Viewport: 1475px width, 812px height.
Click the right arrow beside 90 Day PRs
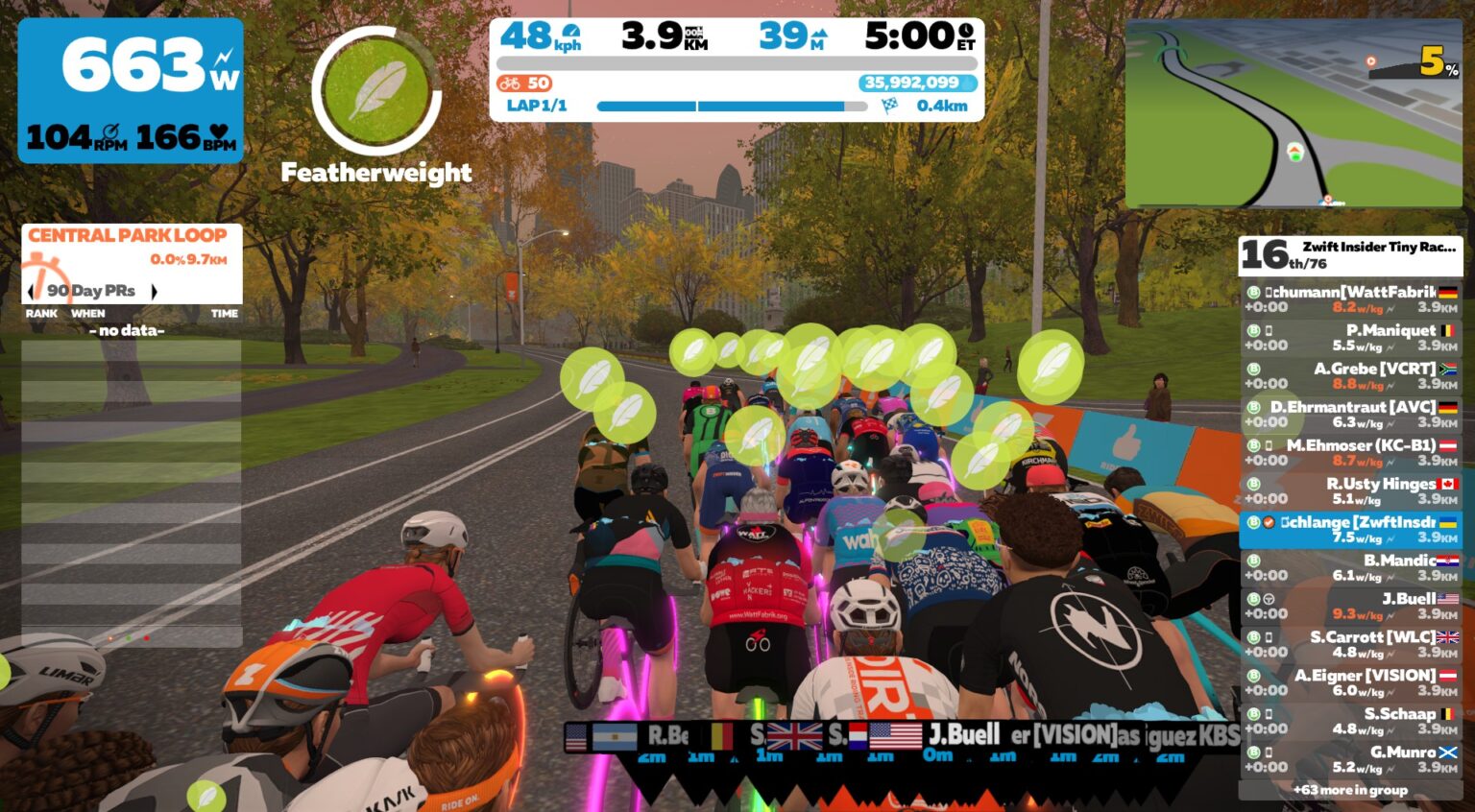[x=155, y=292]
